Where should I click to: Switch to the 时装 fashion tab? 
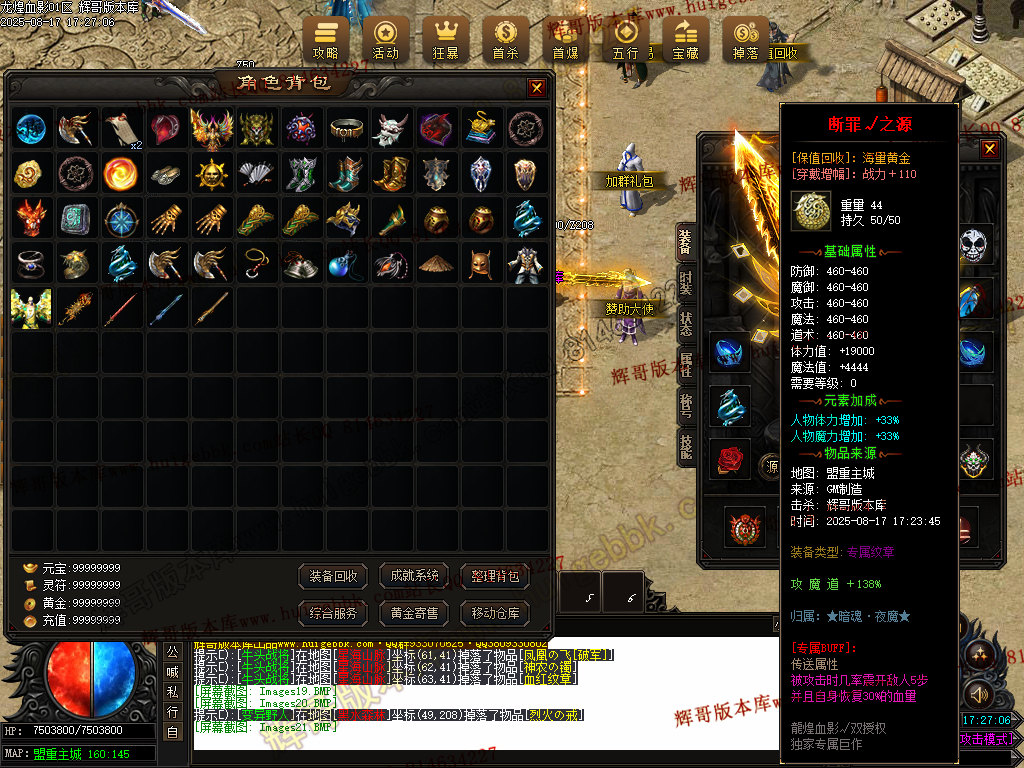click(x=686, y=282)
